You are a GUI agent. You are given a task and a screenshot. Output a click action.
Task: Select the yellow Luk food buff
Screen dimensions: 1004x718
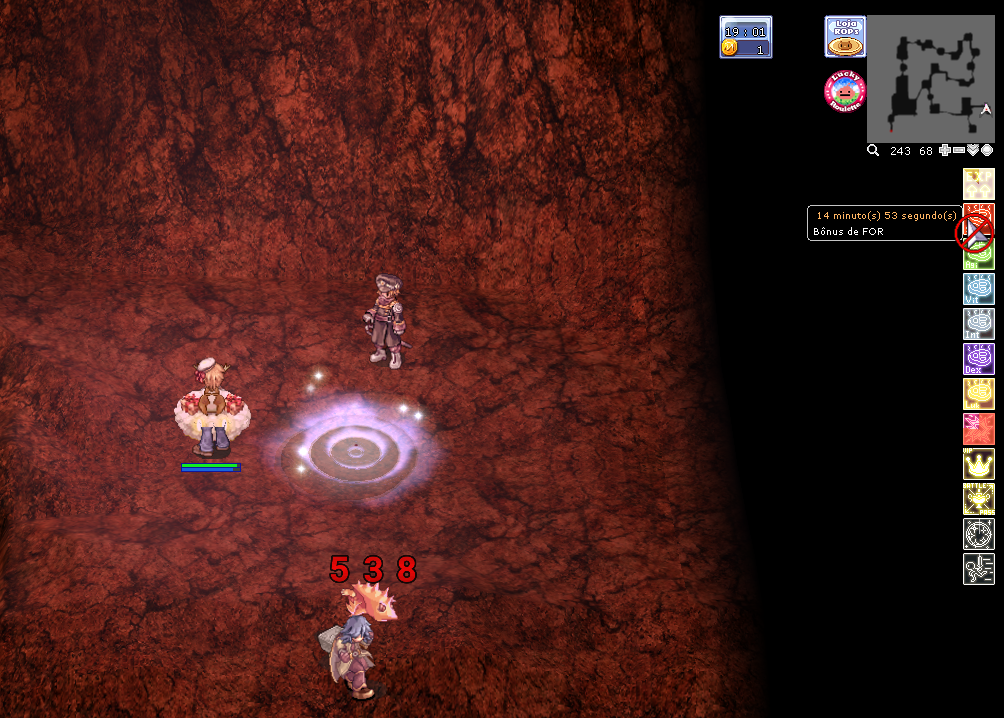point(979,394)
